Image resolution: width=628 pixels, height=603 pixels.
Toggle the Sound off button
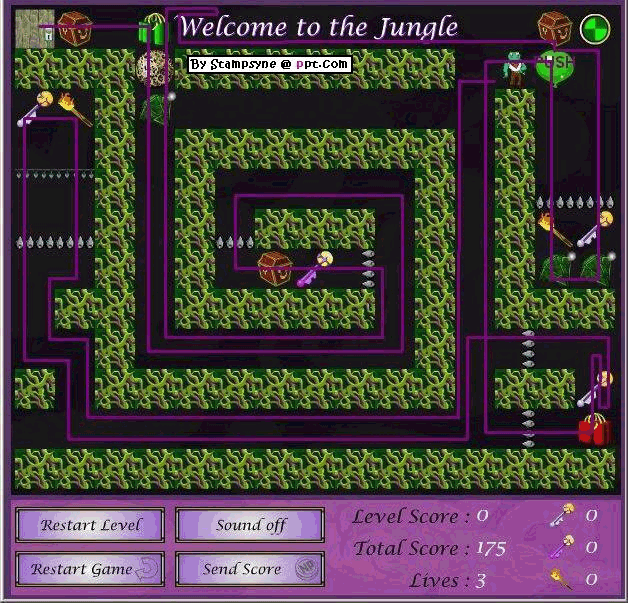pos(250,525)
